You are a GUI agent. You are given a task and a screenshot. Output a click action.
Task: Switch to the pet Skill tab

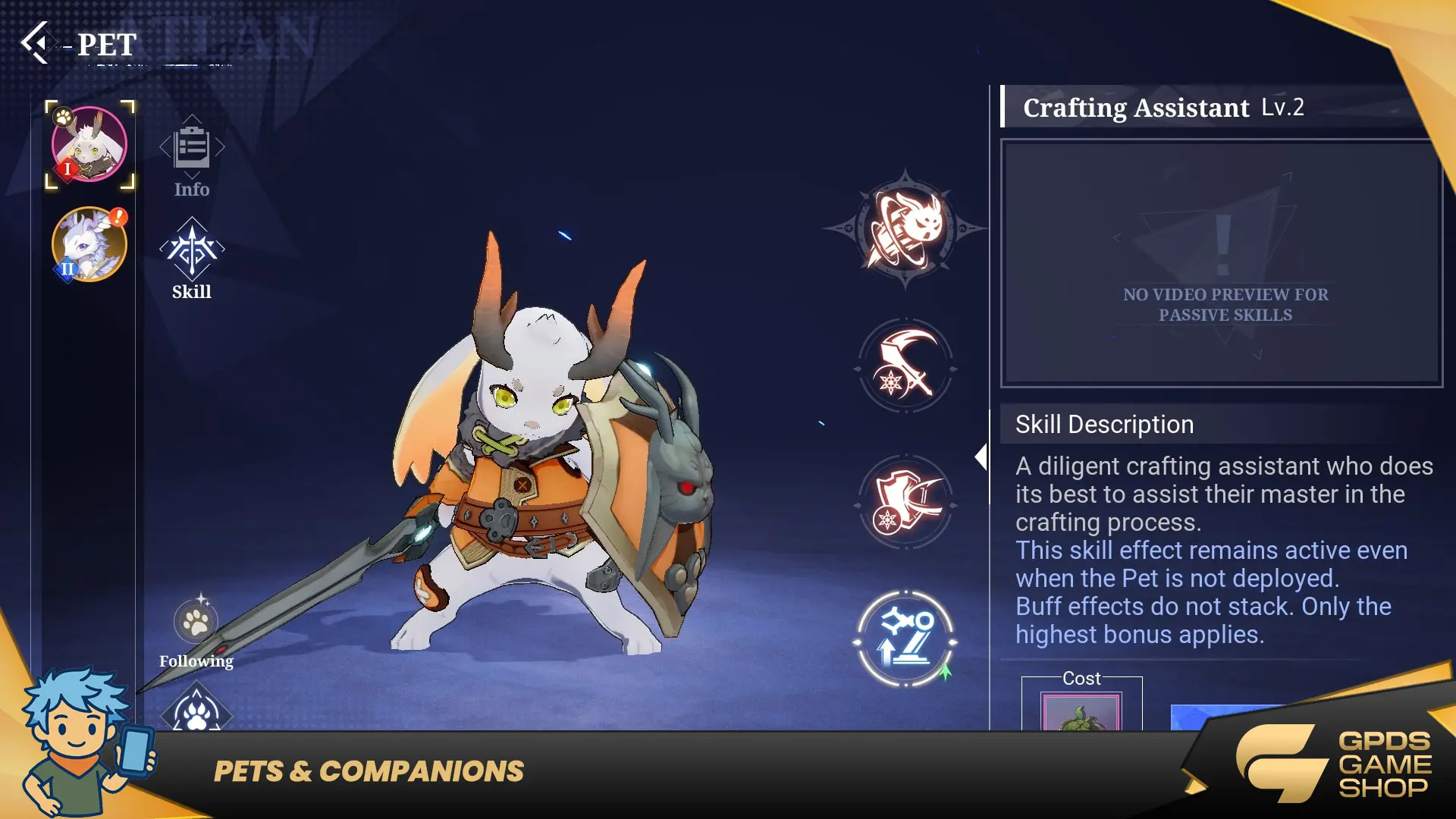point(192,258)
